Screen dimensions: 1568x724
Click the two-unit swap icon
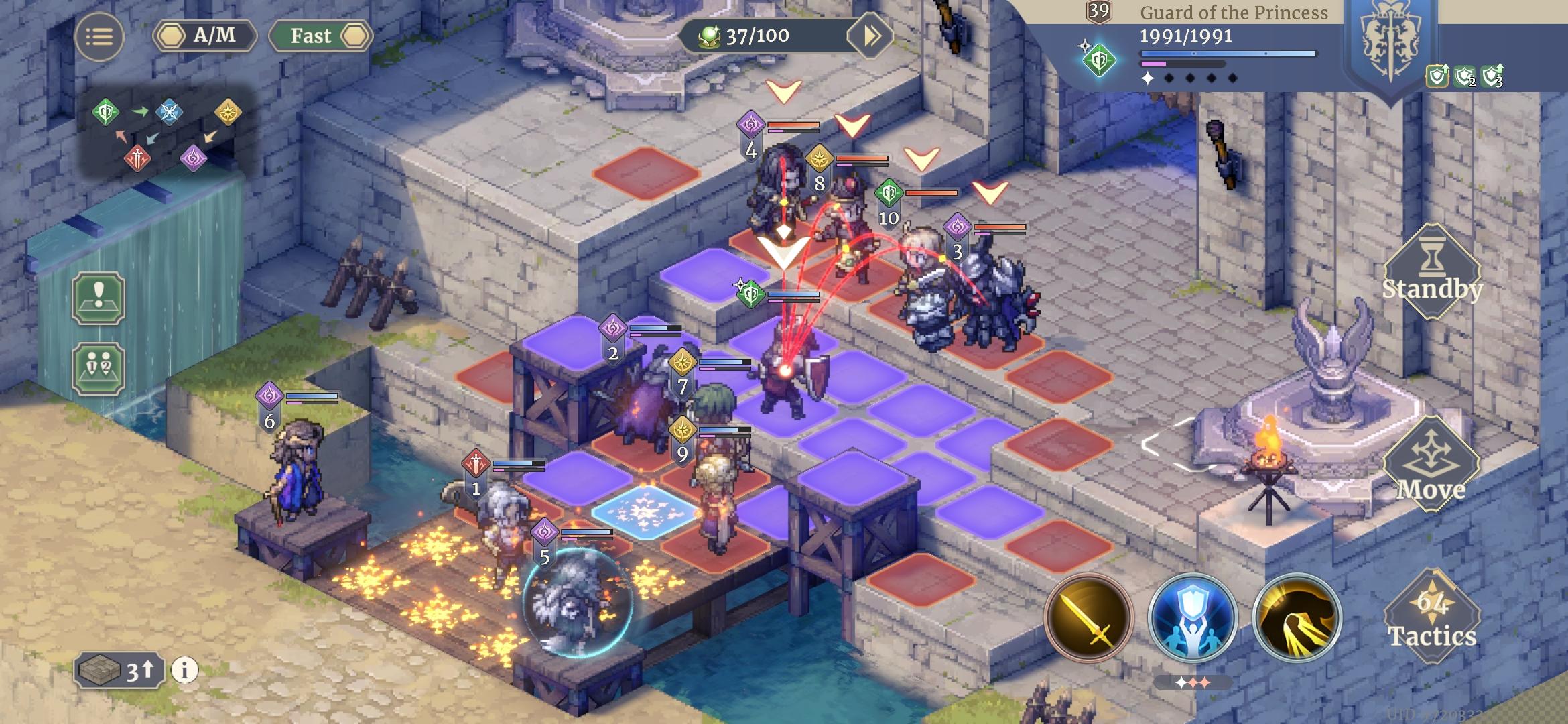(x=98, y=368)
